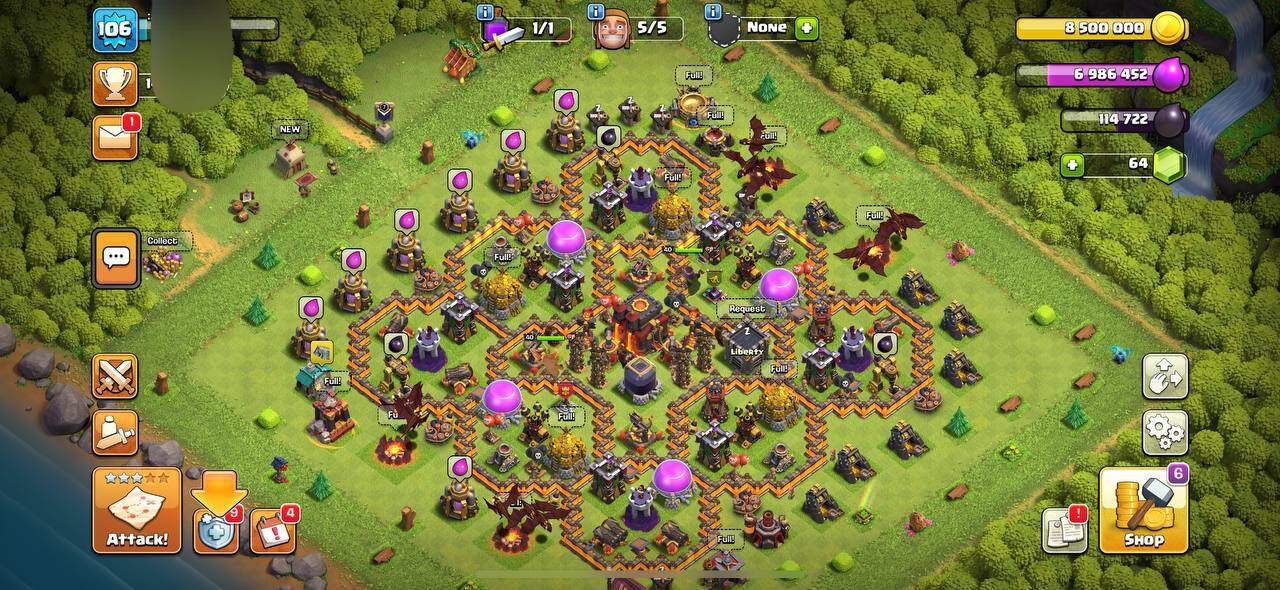
Task: Show info for the shield status
Action: click(x=714, y=12)
